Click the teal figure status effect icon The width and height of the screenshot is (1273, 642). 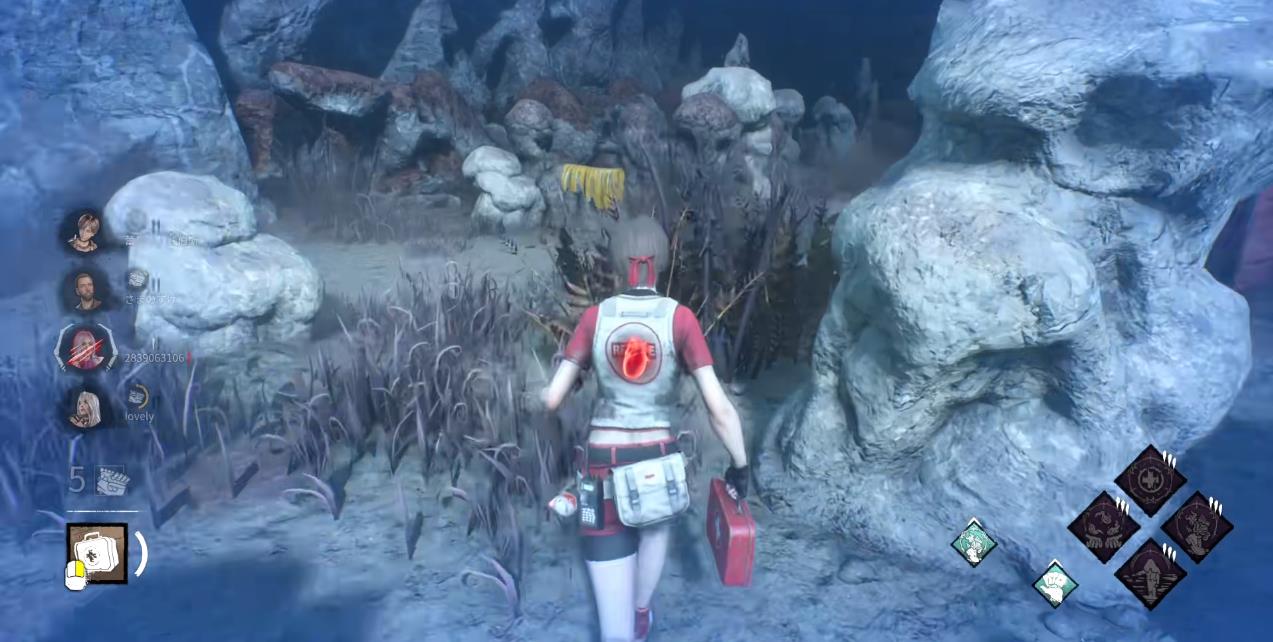973,543
